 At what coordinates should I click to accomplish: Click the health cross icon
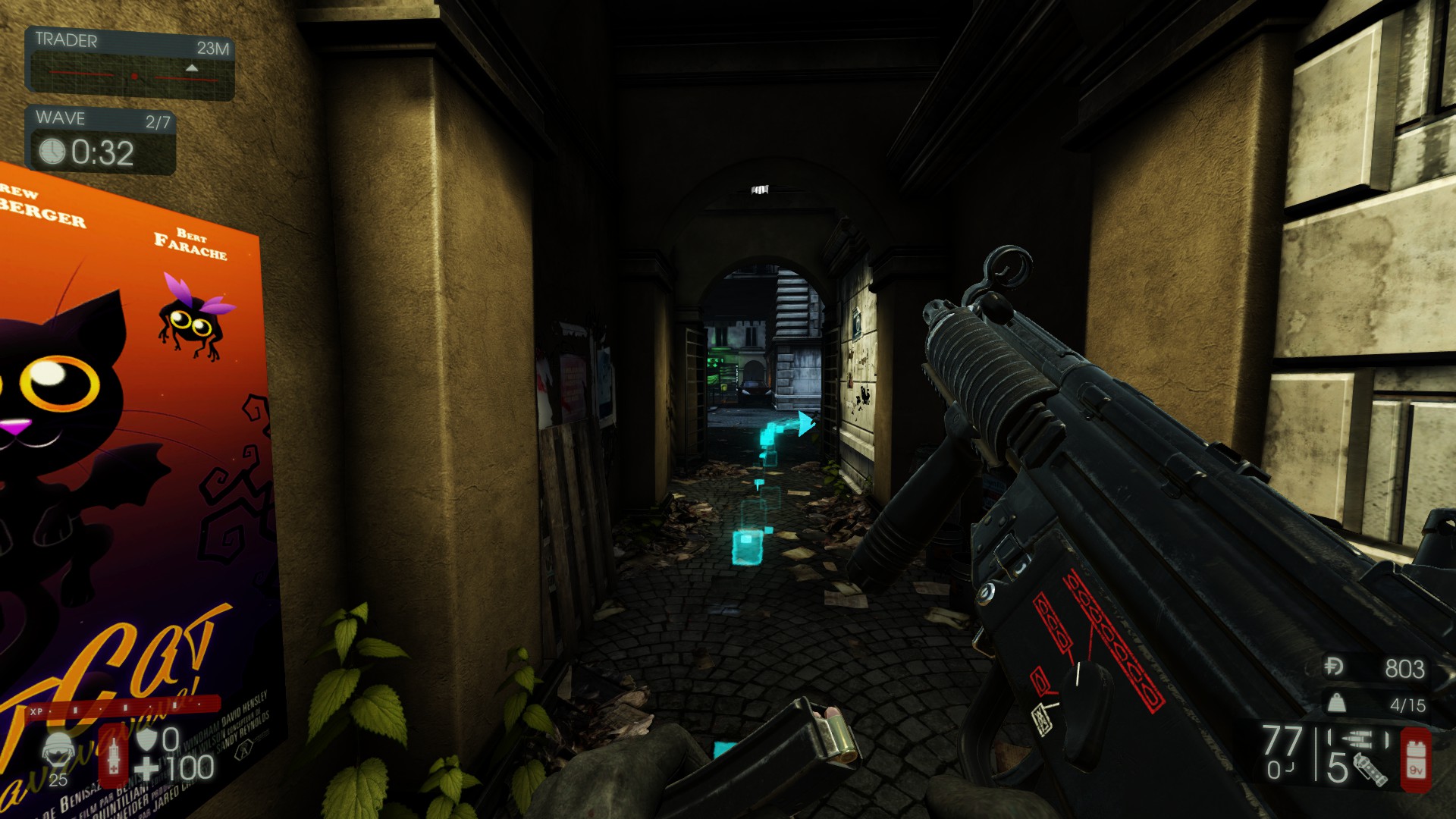[x=146, y=767]
